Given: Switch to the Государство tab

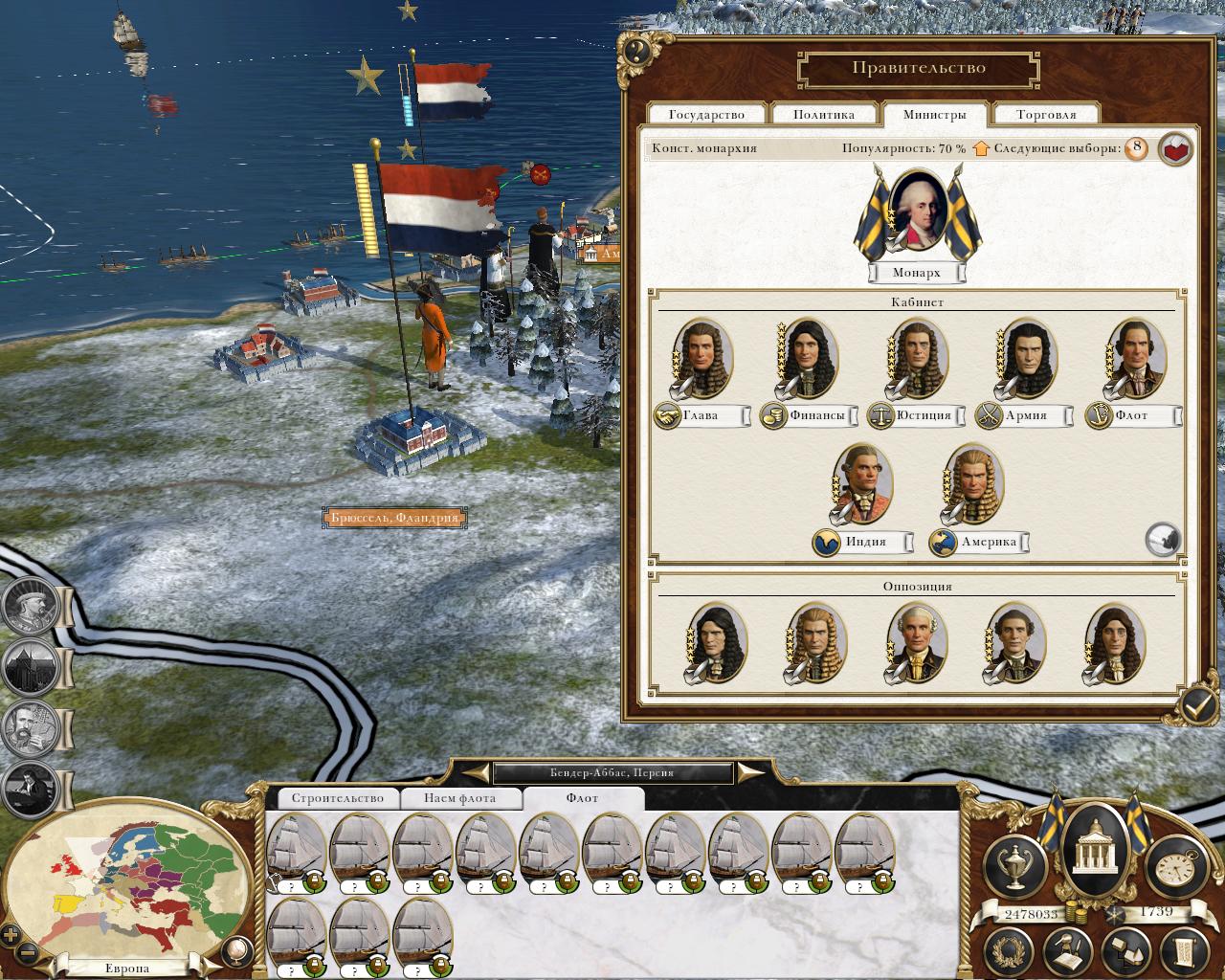Looking at the screenshot, I should (x=706, y=115).
